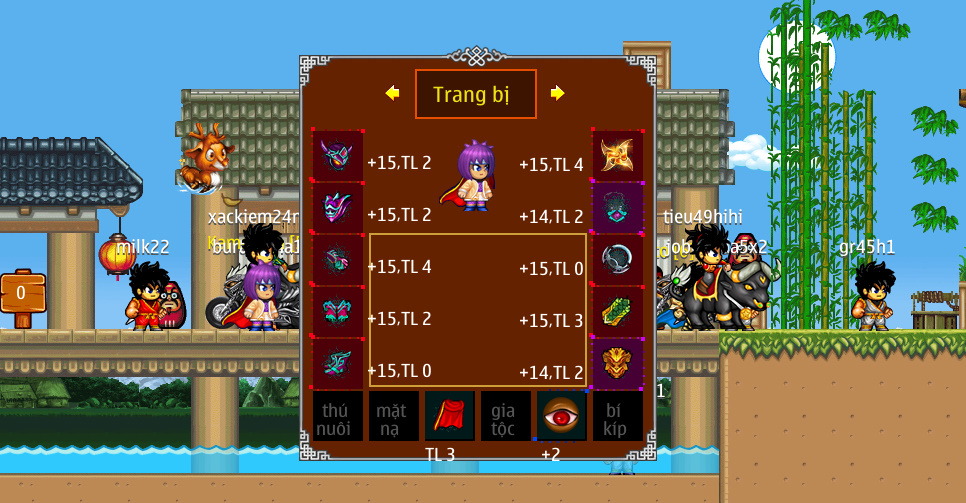
Task: Open the thú nuôi pet slot
Action: coord(337,417)
